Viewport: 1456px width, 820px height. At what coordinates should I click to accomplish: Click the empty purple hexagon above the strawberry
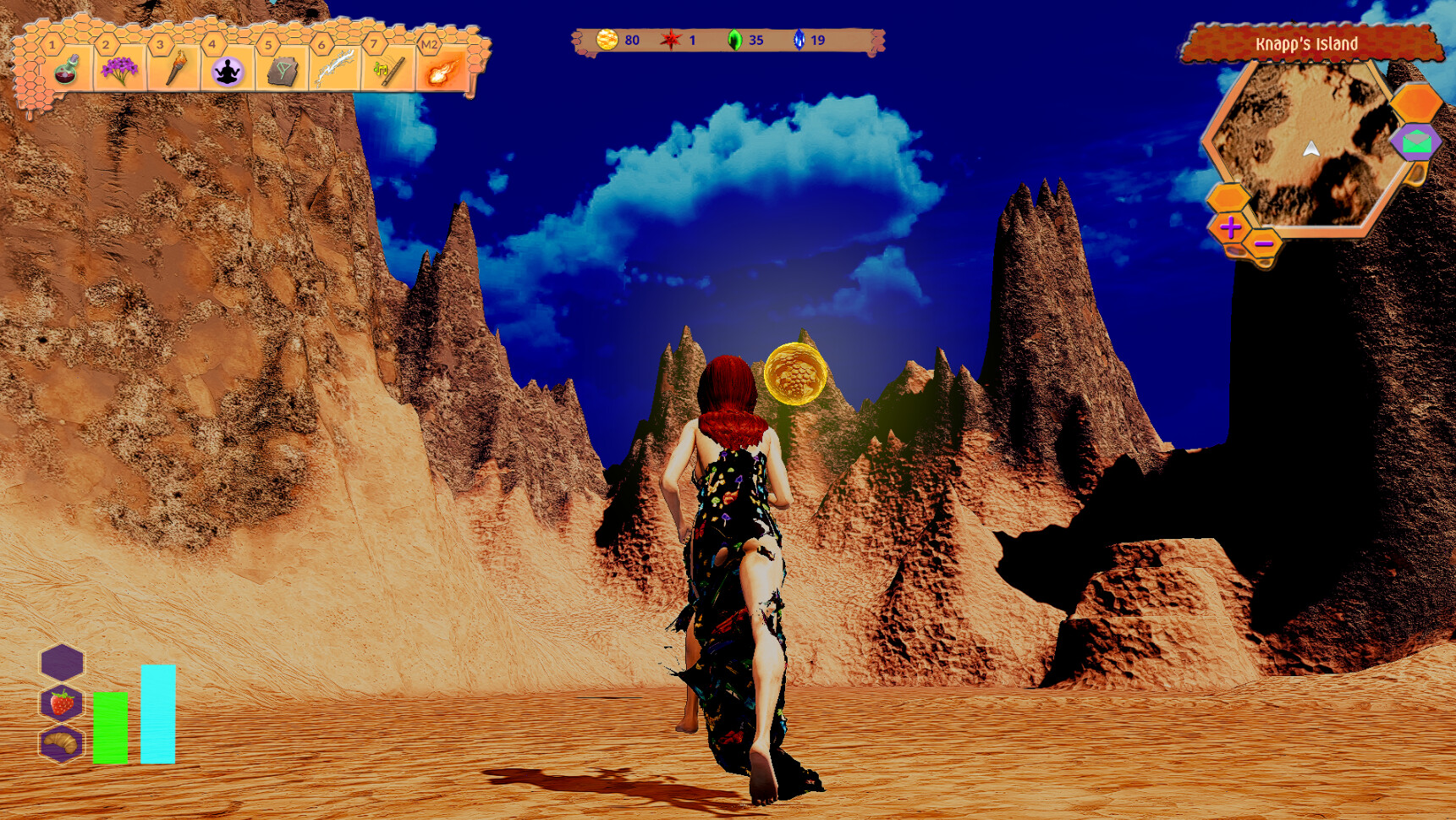tap(61, 663)
